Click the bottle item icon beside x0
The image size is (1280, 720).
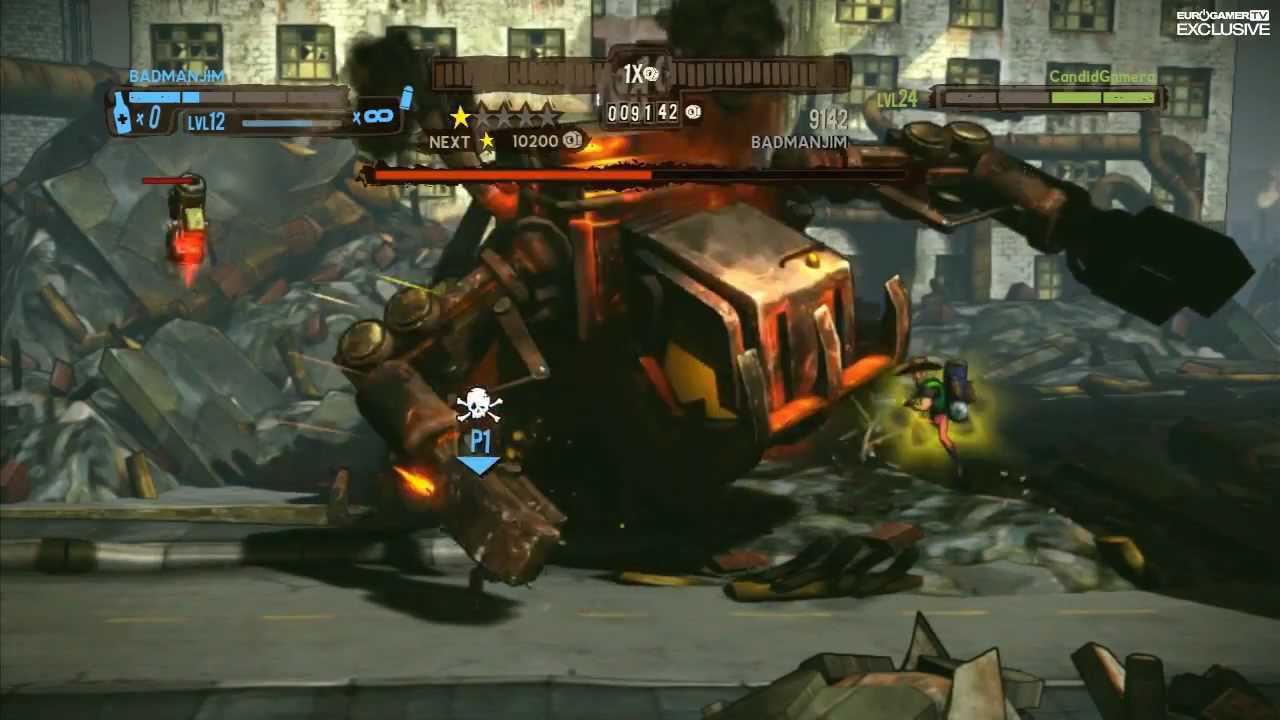tap(121, 113)
